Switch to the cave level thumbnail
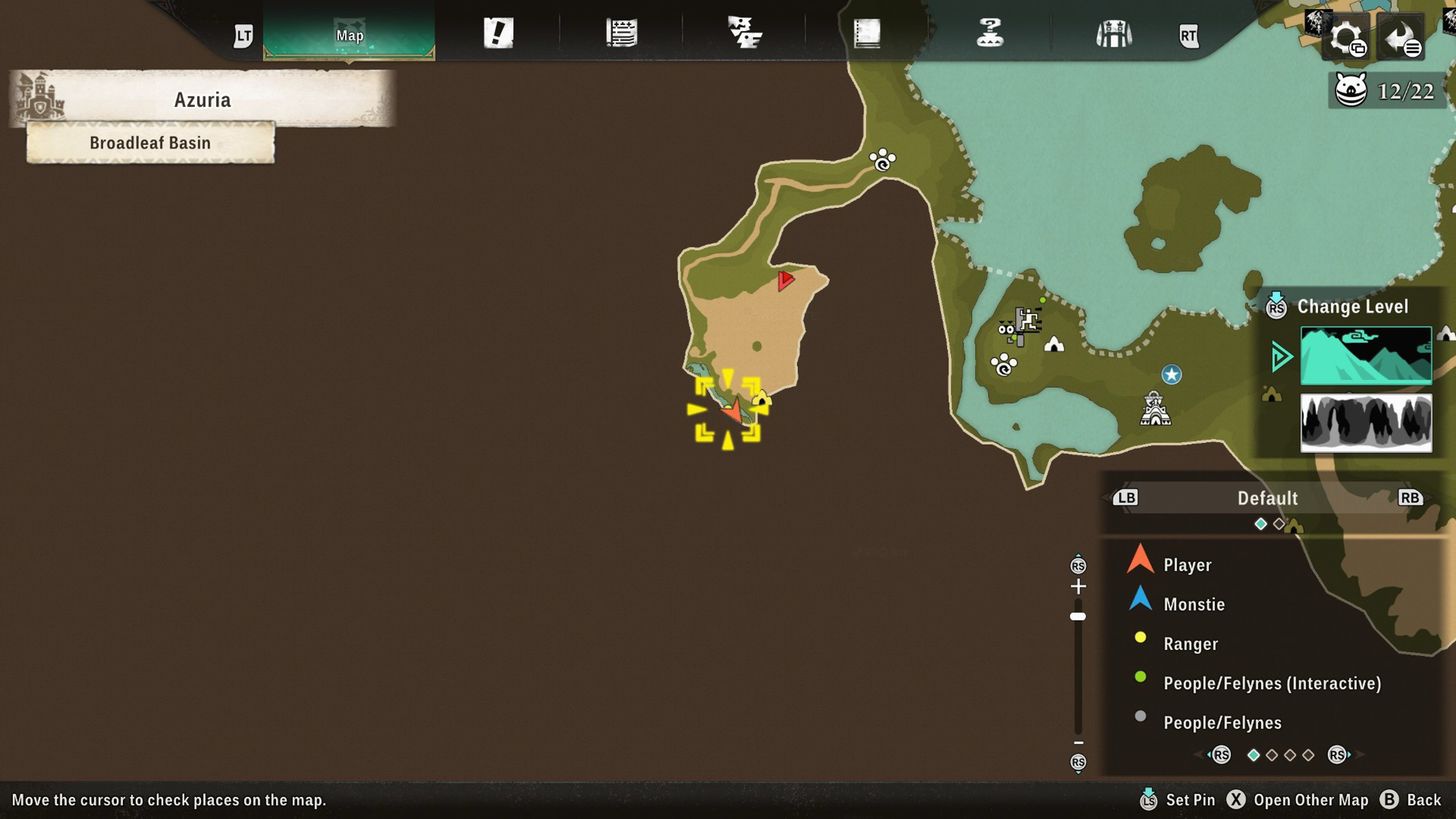Screen dimensions: 1456x819 pyautogui.click(x=1366, y=423)
